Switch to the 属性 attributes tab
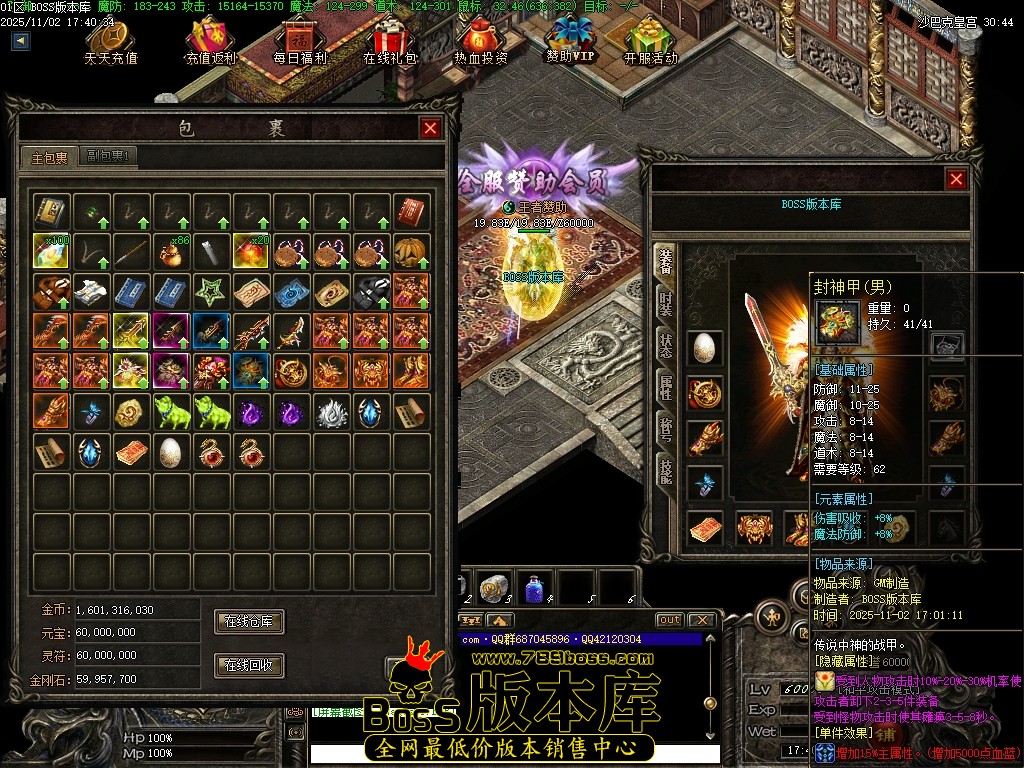 pos(665,385)
